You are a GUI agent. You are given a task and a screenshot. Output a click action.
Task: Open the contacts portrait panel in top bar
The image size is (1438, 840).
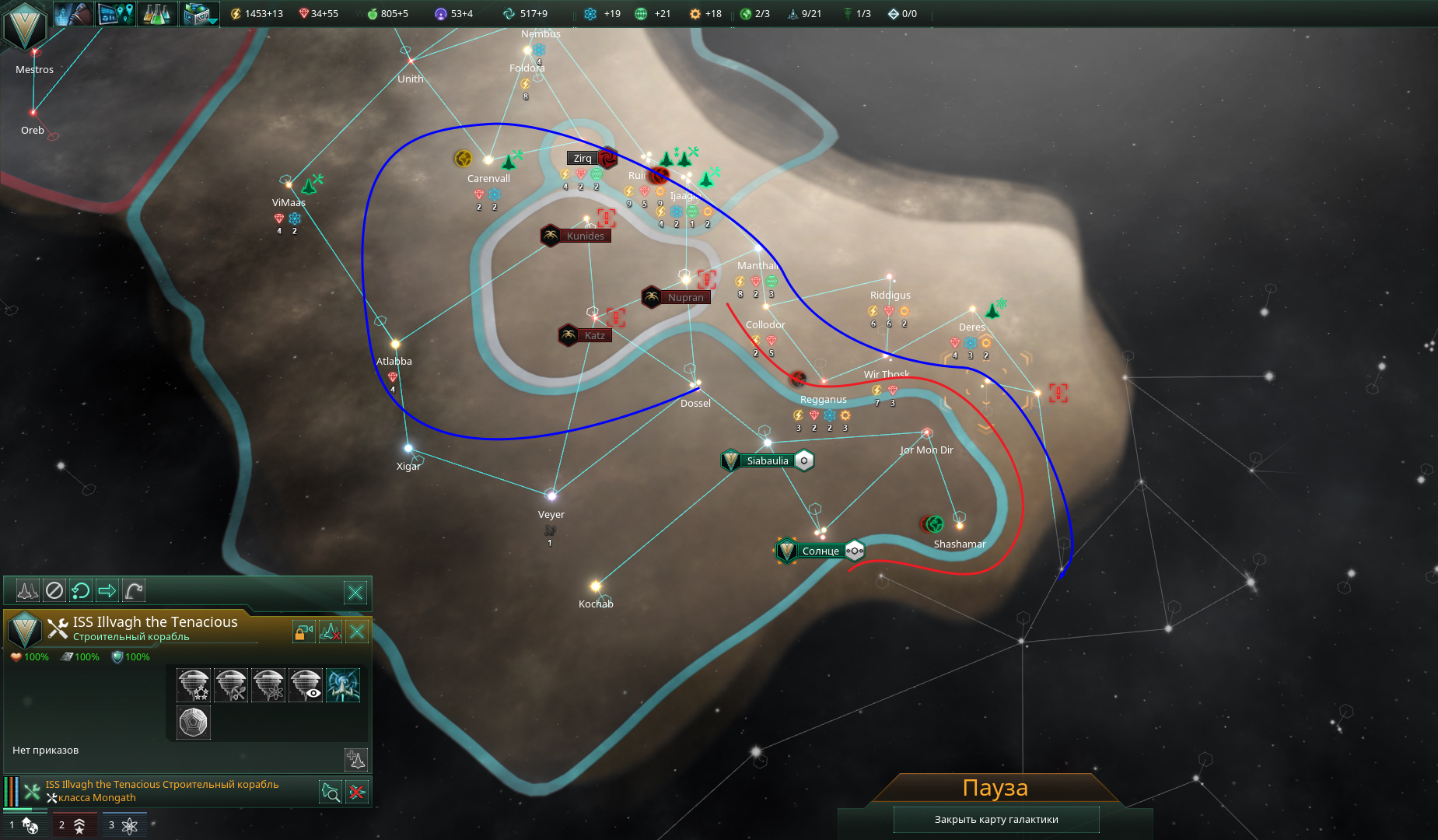click(x=73, y=13)
